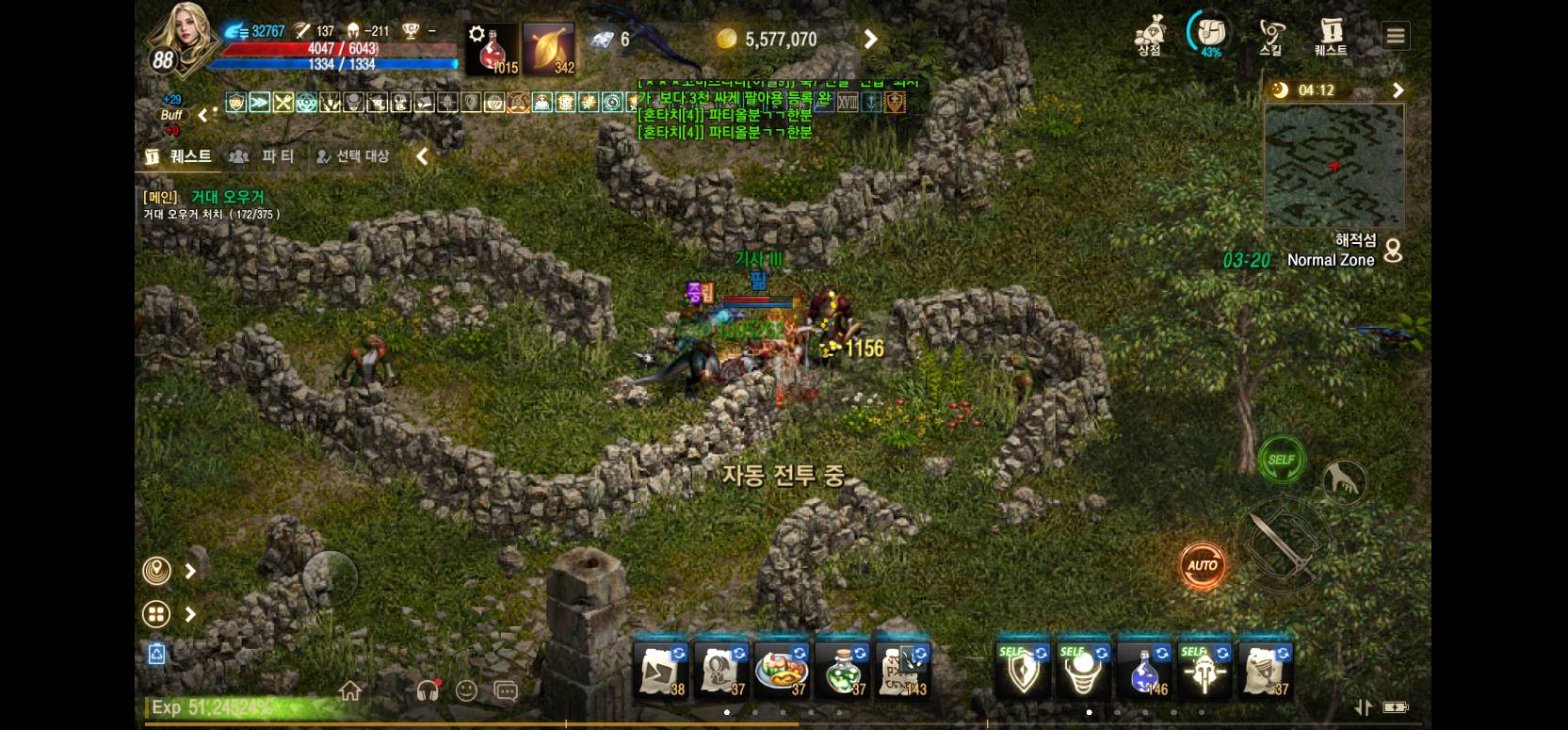The image size is (1568, 730).
Task: Use the green potion hotbar slot
Action: 842,672
